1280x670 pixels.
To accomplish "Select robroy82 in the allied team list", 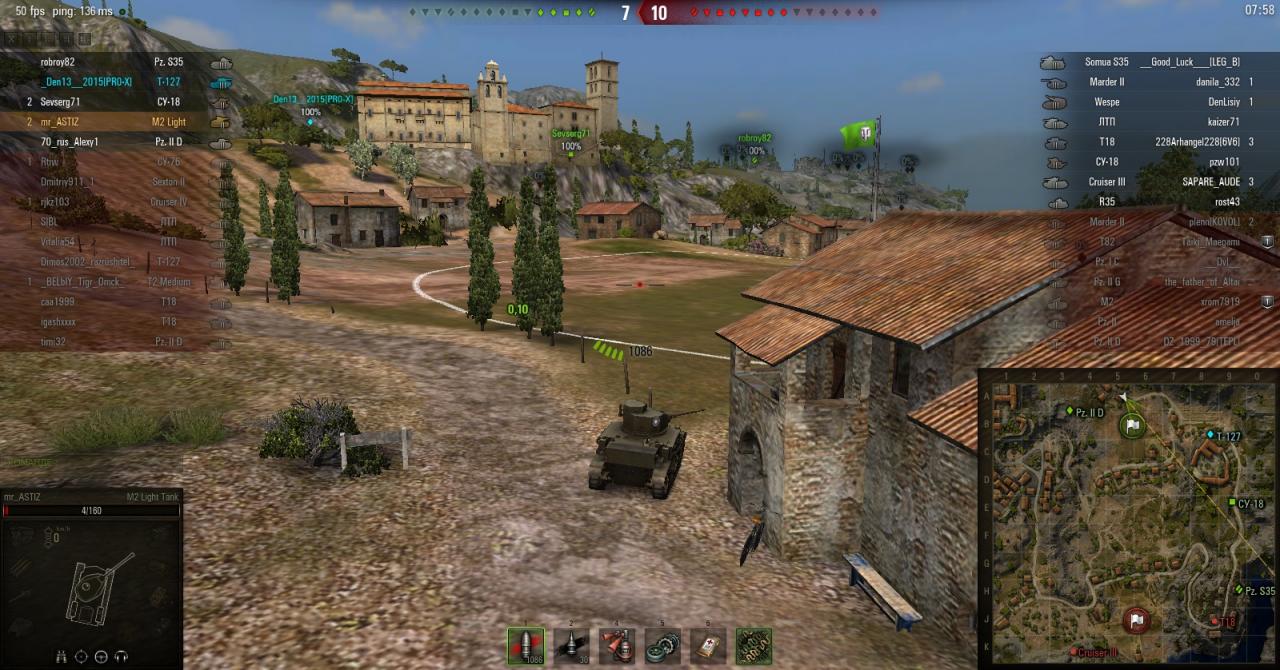I will click(64, 62).
